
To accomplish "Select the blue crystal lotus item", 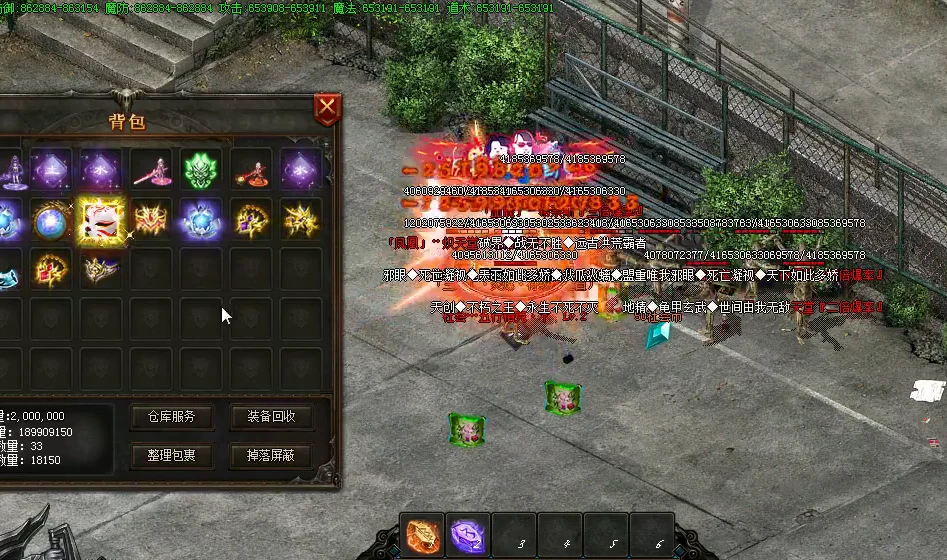I will [201, 219].
